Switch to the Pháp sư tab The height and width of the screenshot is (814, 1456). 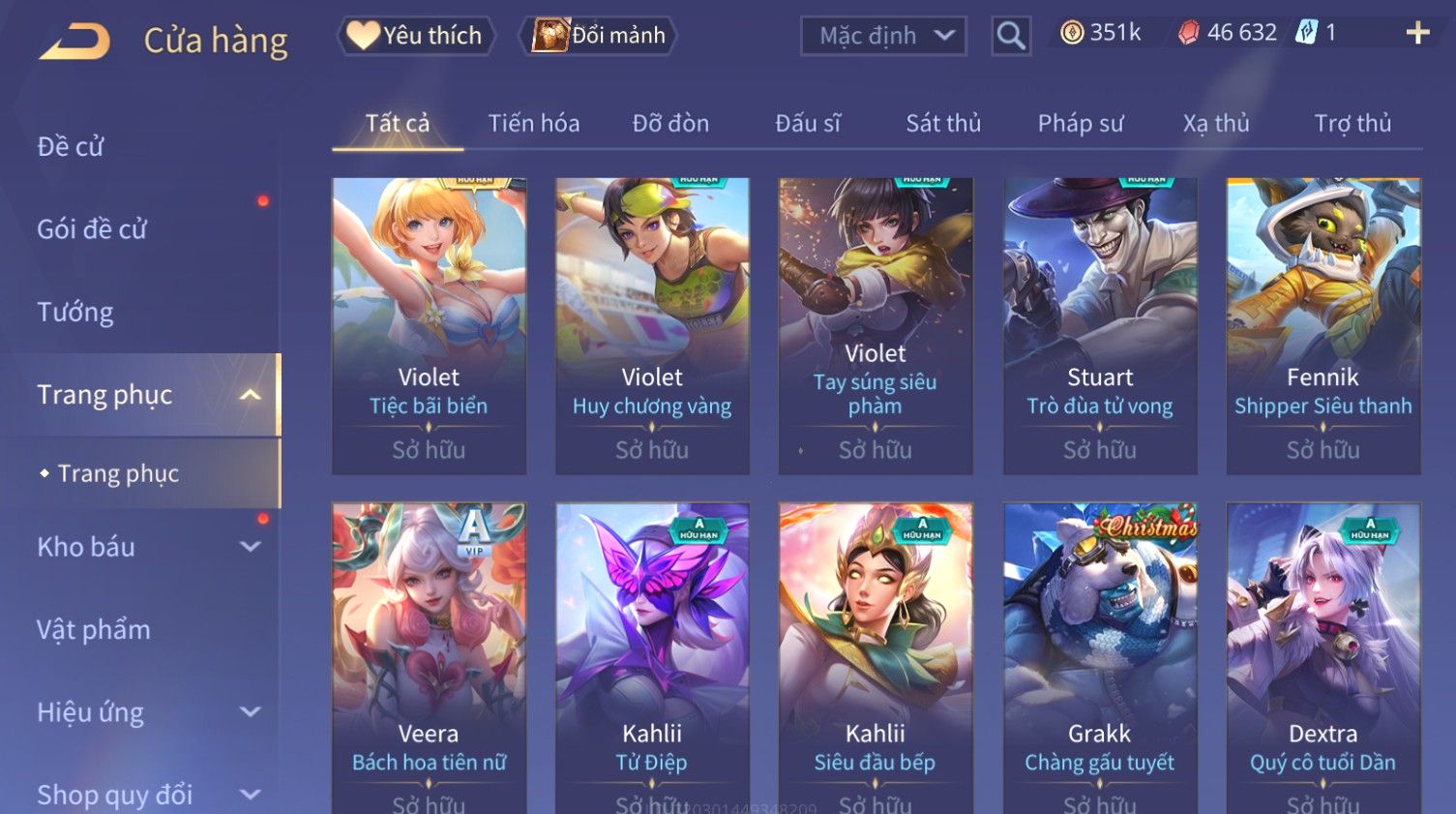click(x=1081, y=124)
